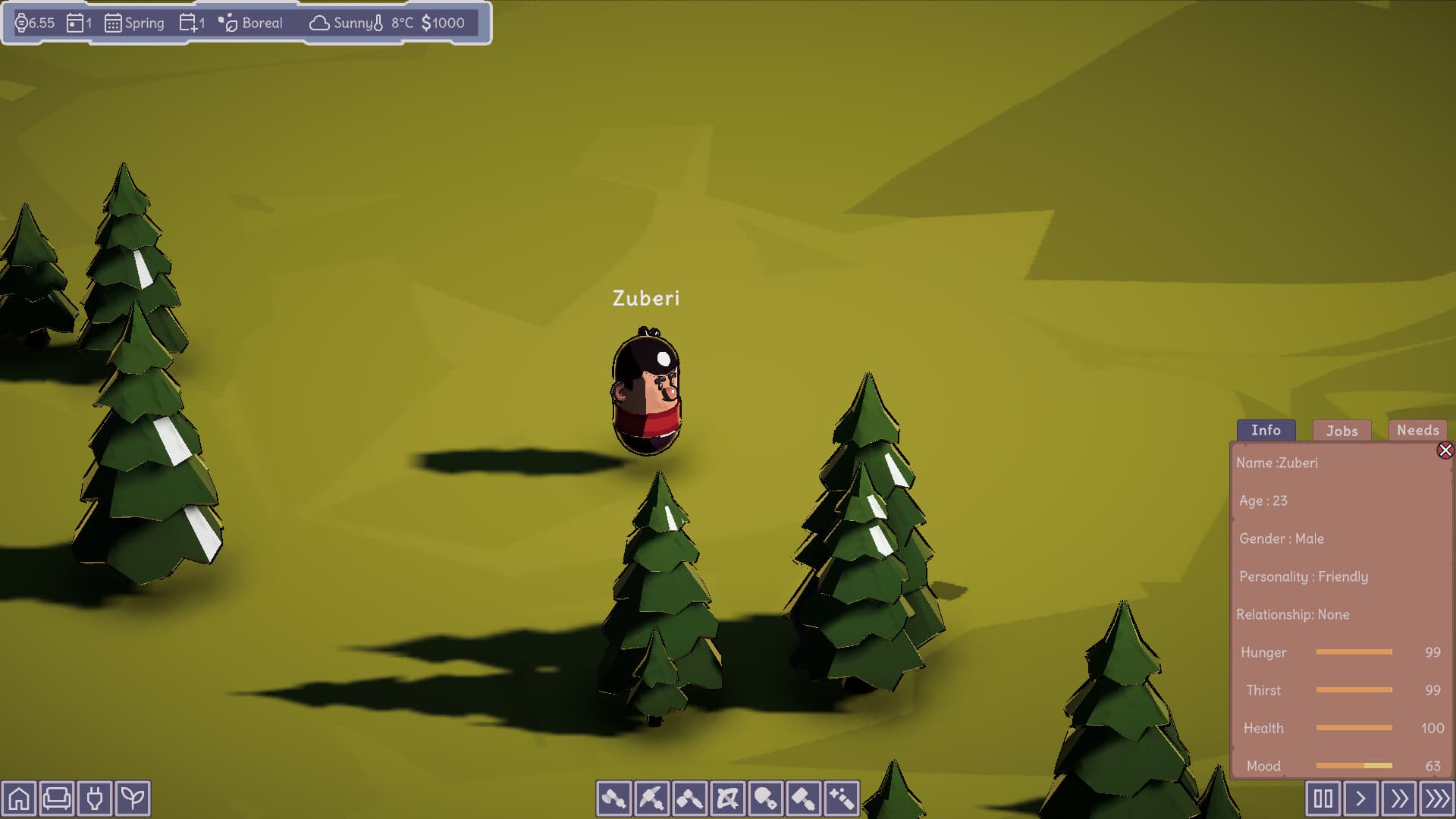
Task: Open the house construction menu
Action: [x=20, y=798]
